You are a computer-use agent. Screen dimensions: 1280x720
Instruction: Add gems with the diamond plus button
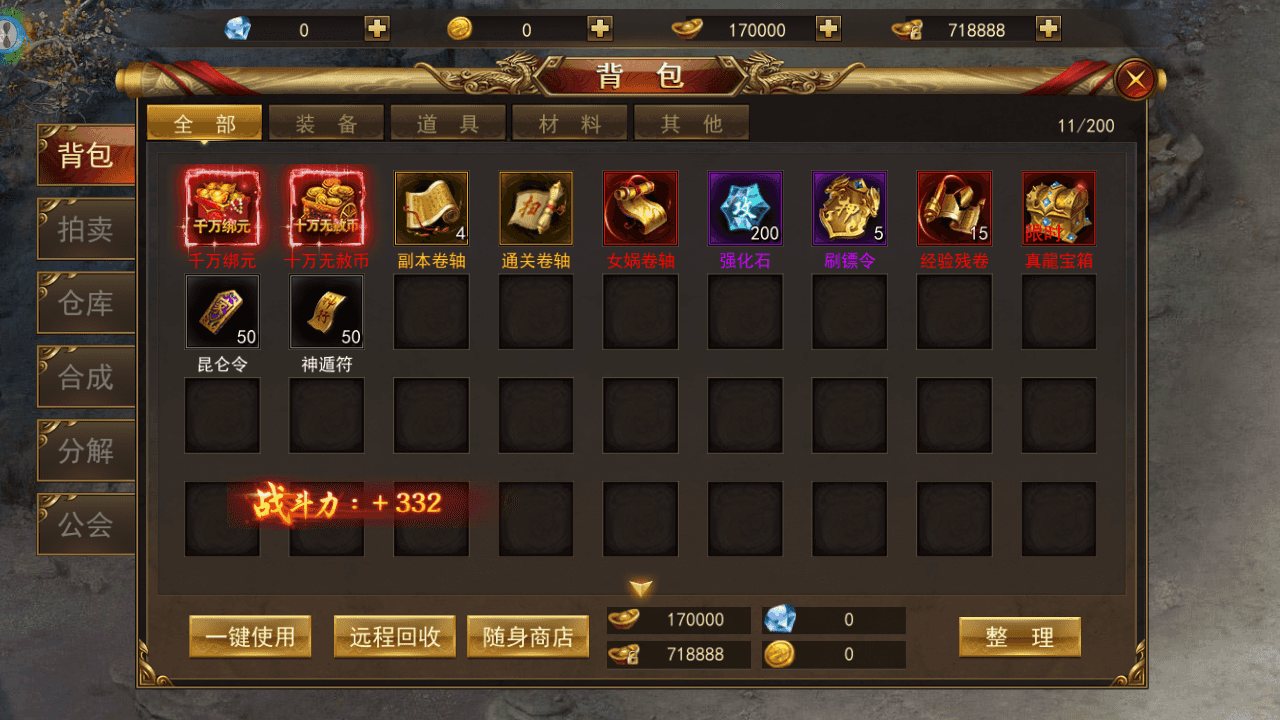375,29
